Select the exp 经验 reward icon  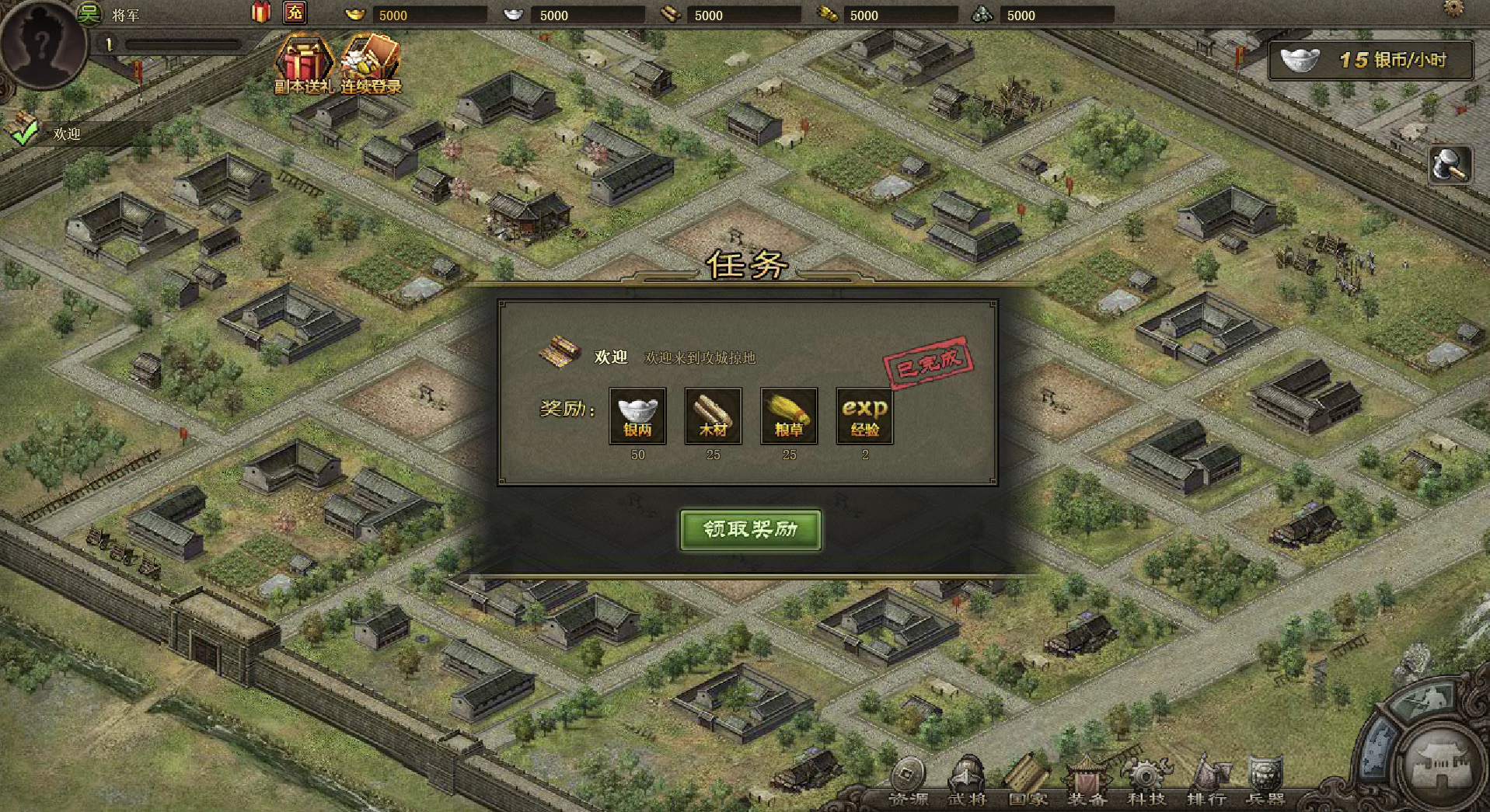tap(864, 416)
